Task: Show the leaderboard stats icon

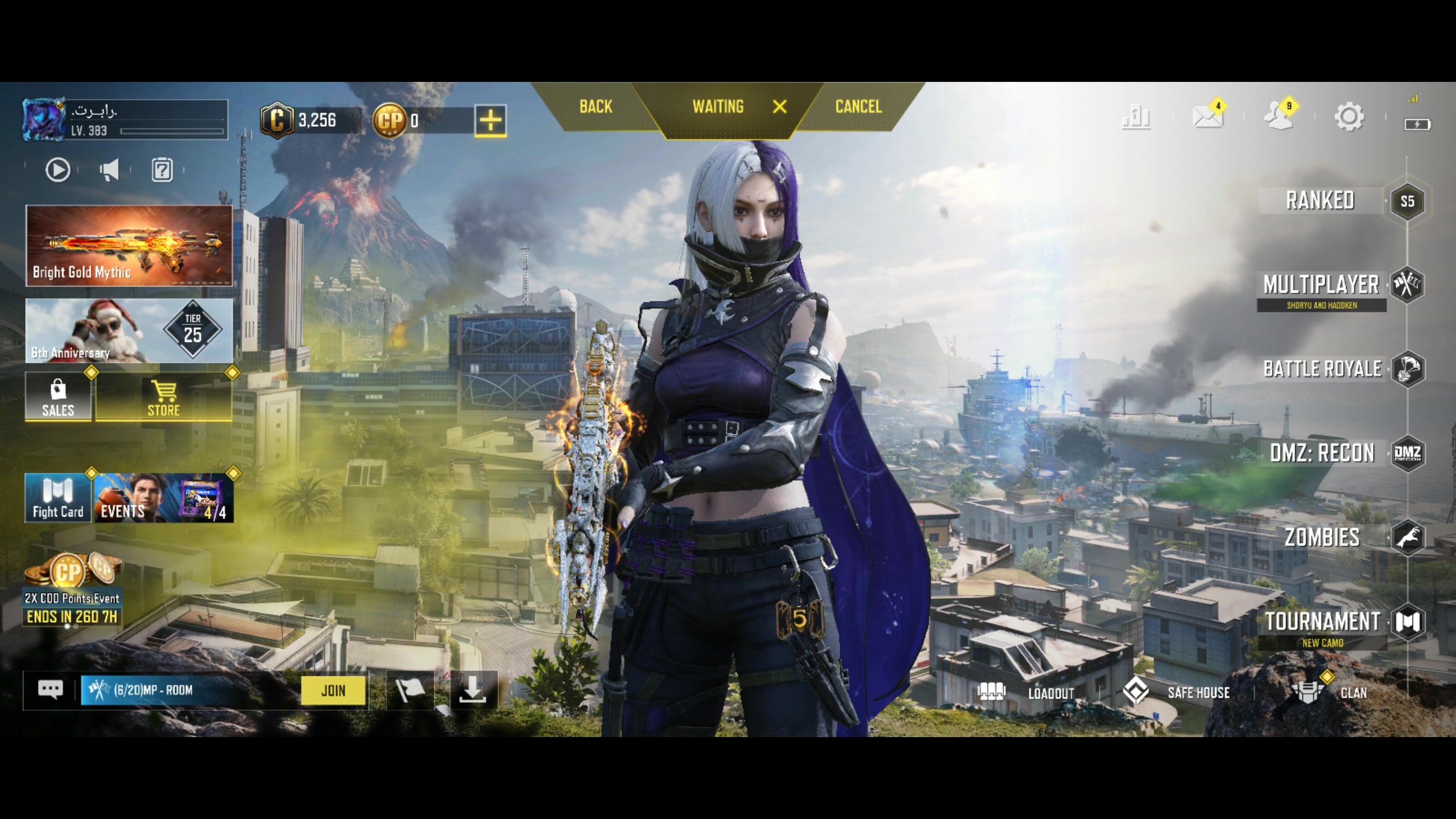Action: tap(1136, 117)
